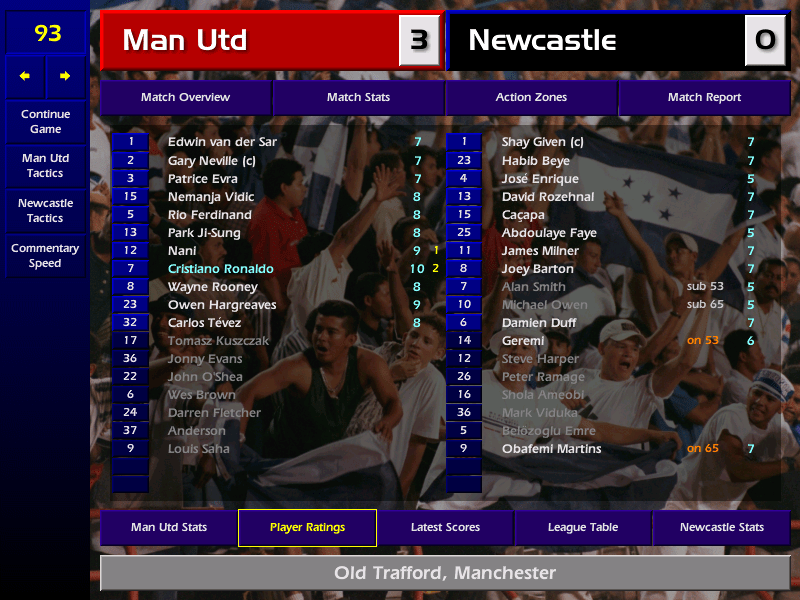
Task: Select the Player Ratings tab
Action: coord(307,528)
